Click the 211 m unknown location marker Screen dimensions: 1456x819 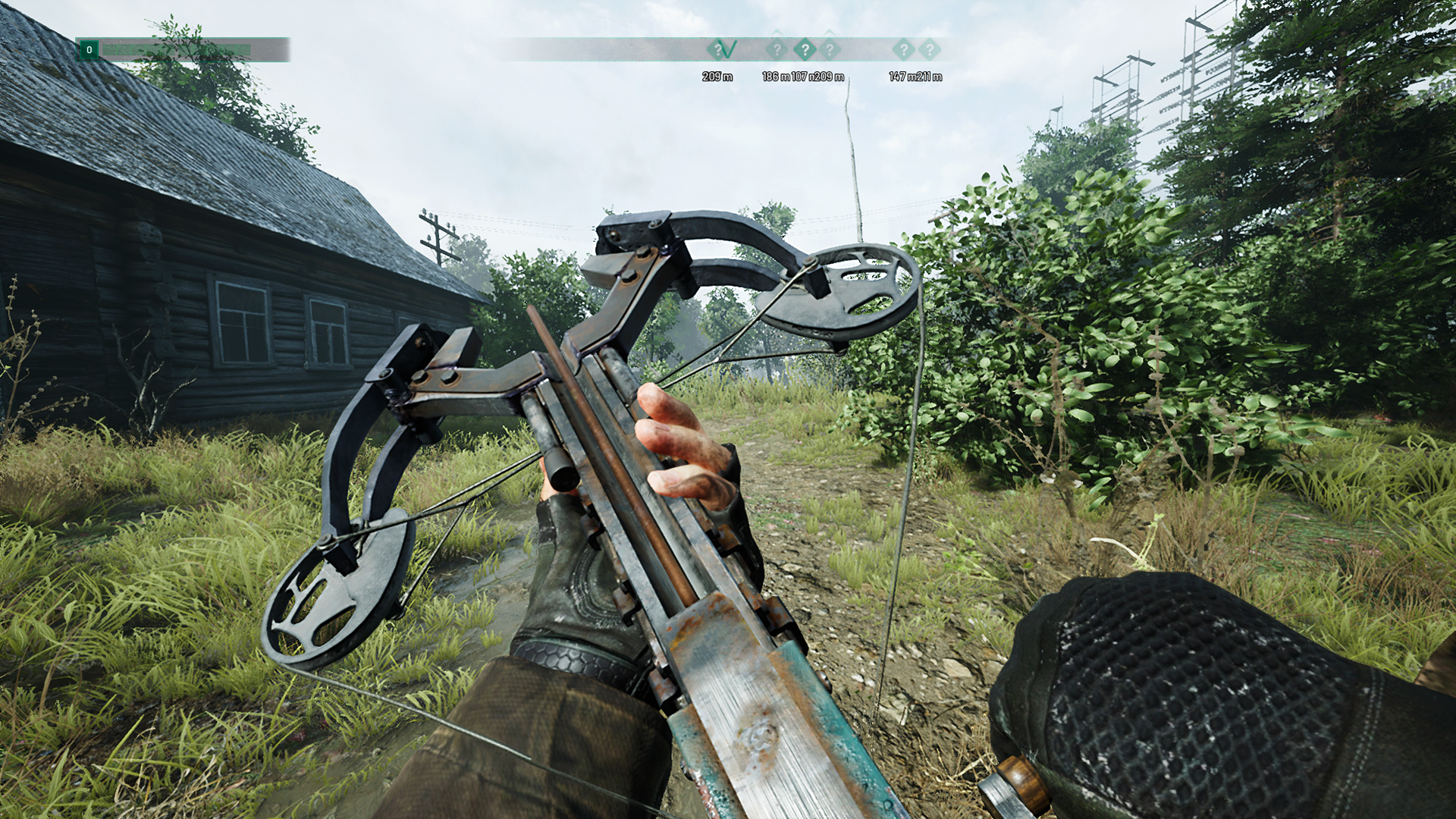click(x=930, y=50)
